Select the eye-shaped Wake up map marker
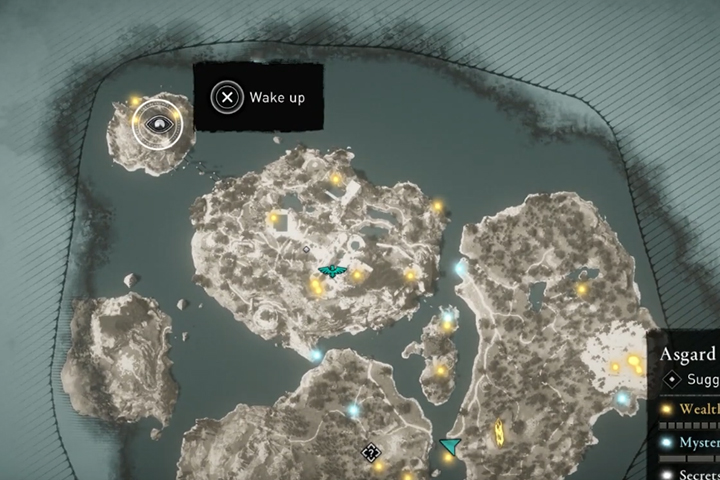 pos(156,124)
